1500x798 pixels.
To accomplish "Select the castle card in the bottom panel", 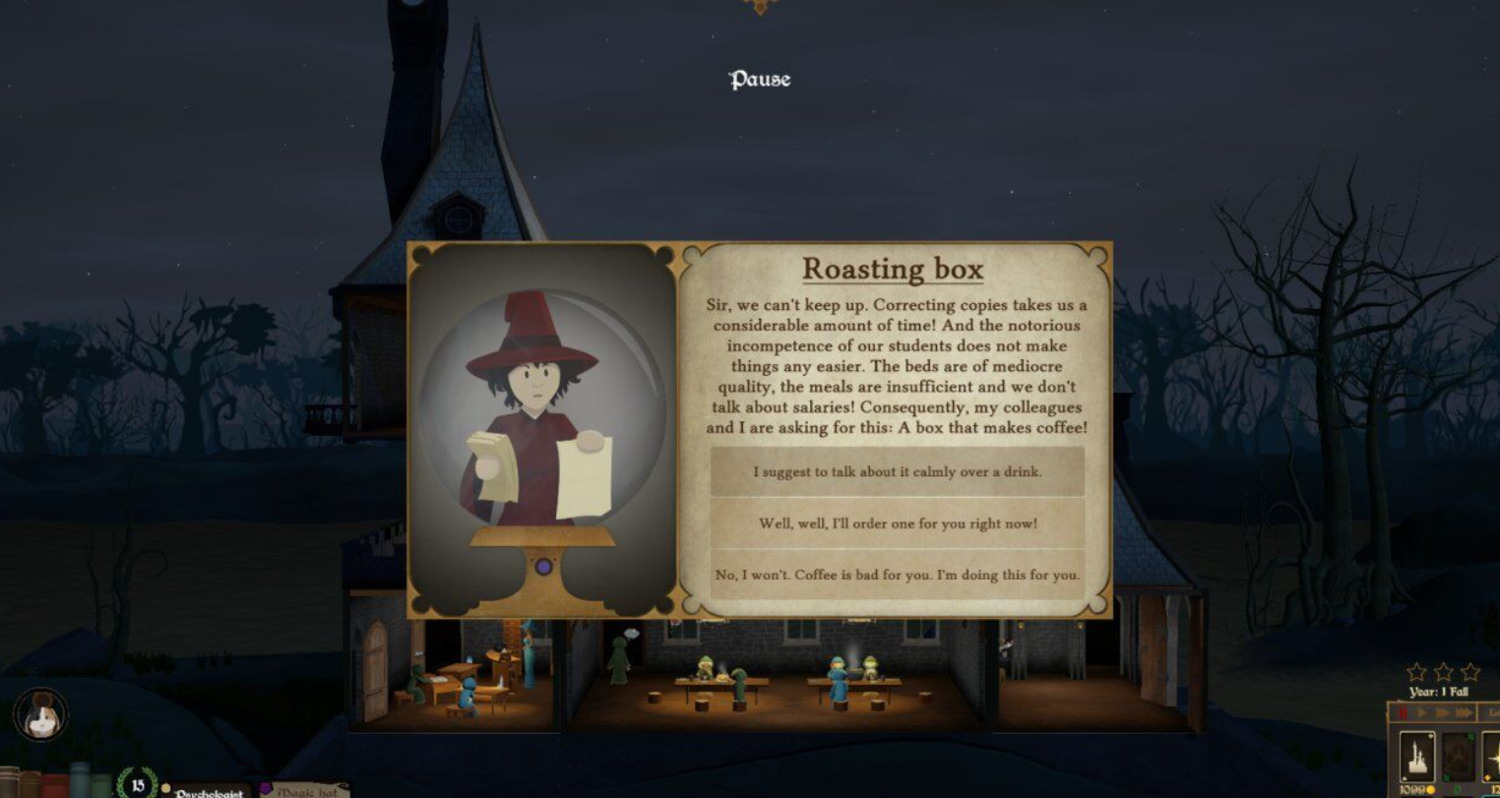I will pos(1416,757).
